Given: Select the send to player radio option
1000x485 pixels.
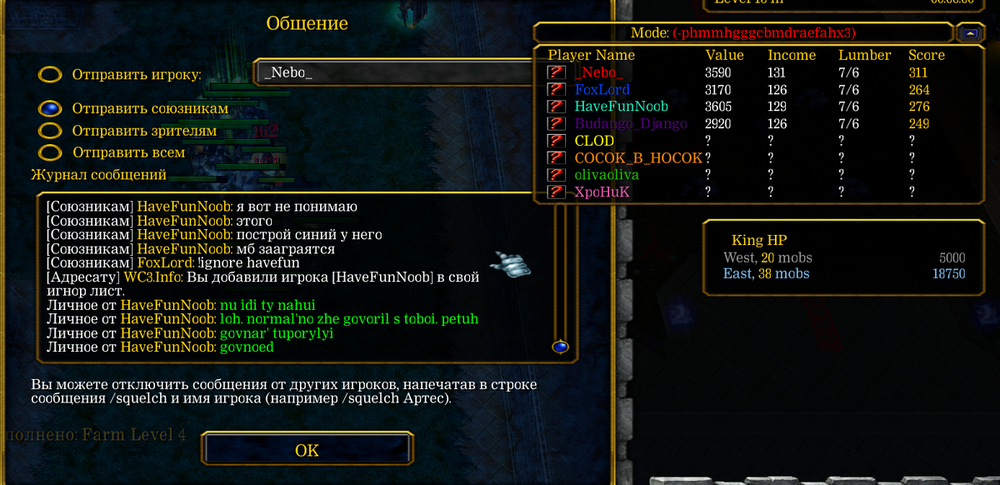Looking at the screenshot, I should pyautogui.click(x=50, y=75).
